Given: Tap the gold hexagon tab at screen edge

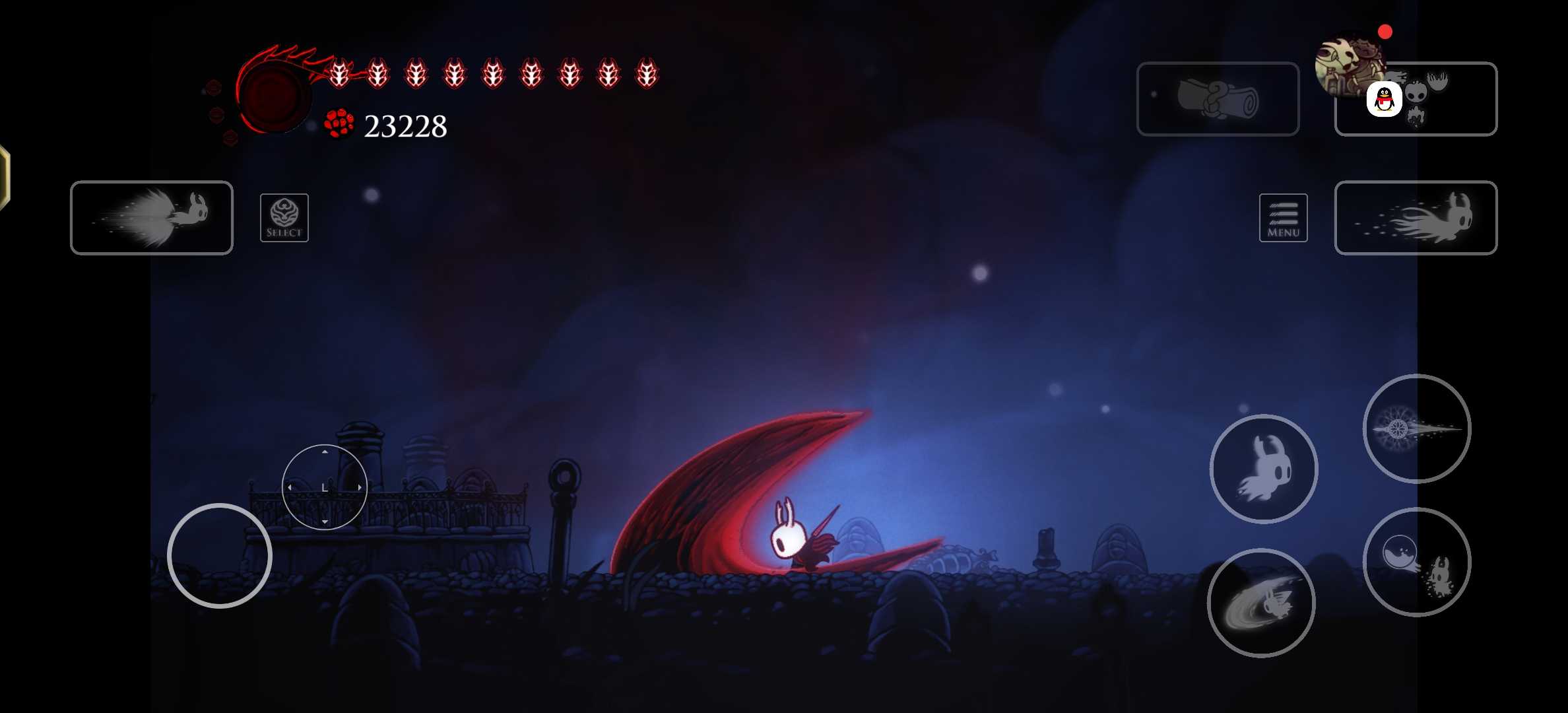Looking at the screenshot, I should pos(4,177).
